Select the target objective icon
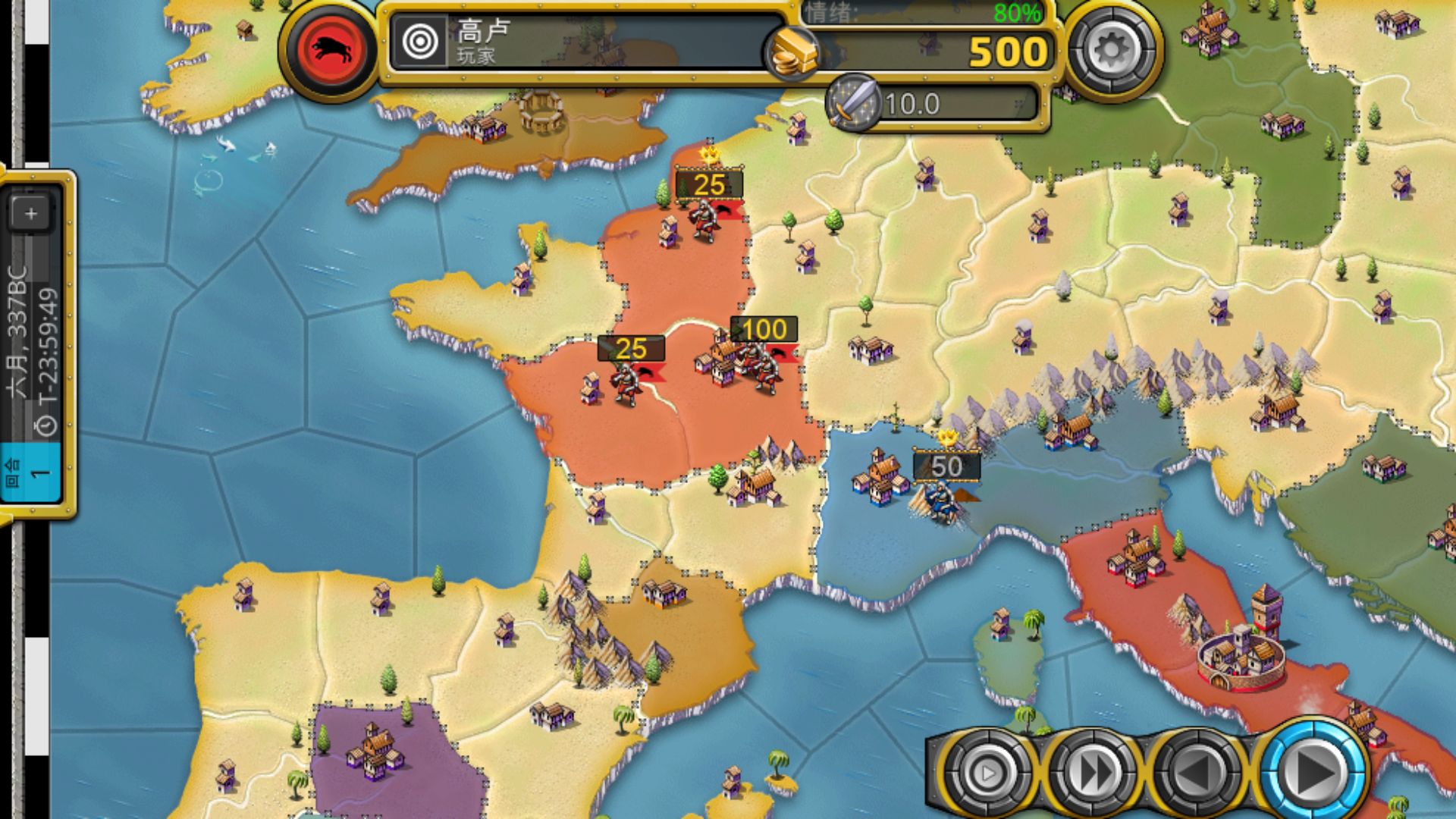The image size is (1456, 819). point(420,42)
